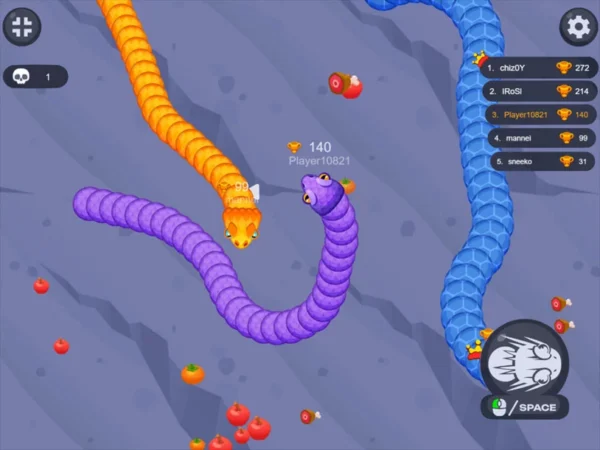Screen dimensions: 600x450
Task: Select IRoSI leaderboard row
Action: [538, 91]
